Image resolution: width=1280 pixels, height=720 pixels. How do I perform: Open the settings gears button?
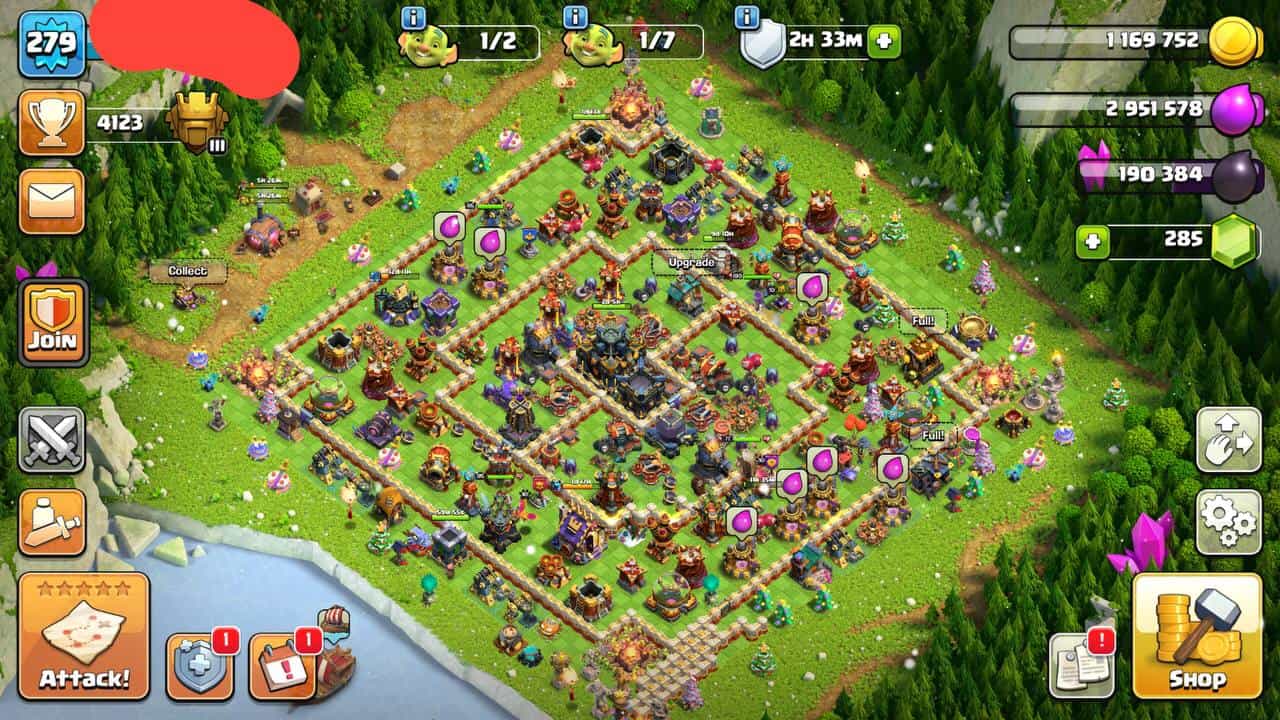[1228, 521]
